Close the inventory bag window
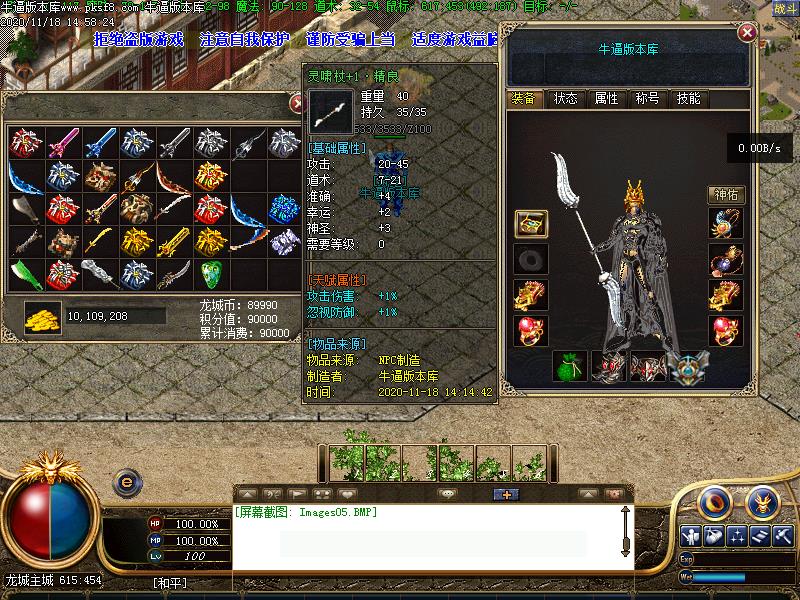The height and width of the screenshot is (600, 800). tap(297, 103)
